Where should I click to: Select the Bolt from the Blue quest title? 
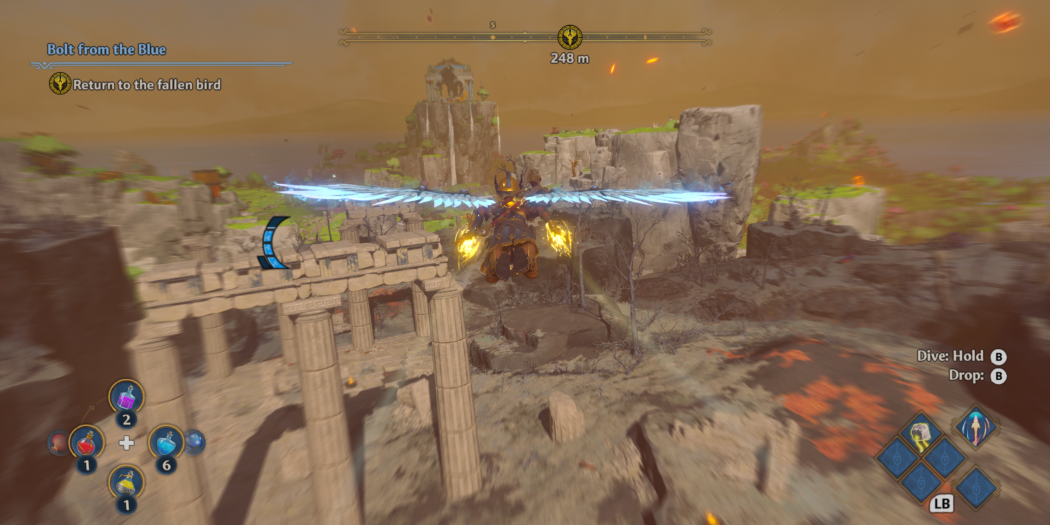(x=107, y=49)
